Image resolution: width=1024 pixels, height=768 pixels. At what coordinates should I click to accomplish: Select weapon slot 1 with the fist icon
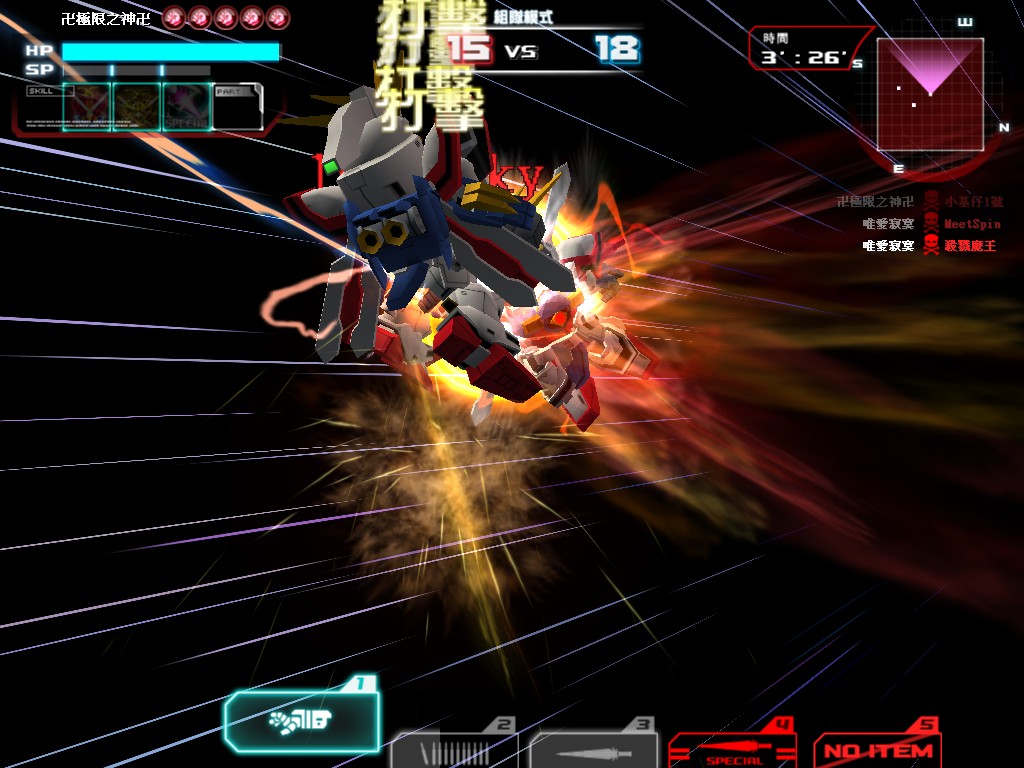click(302, 719)
